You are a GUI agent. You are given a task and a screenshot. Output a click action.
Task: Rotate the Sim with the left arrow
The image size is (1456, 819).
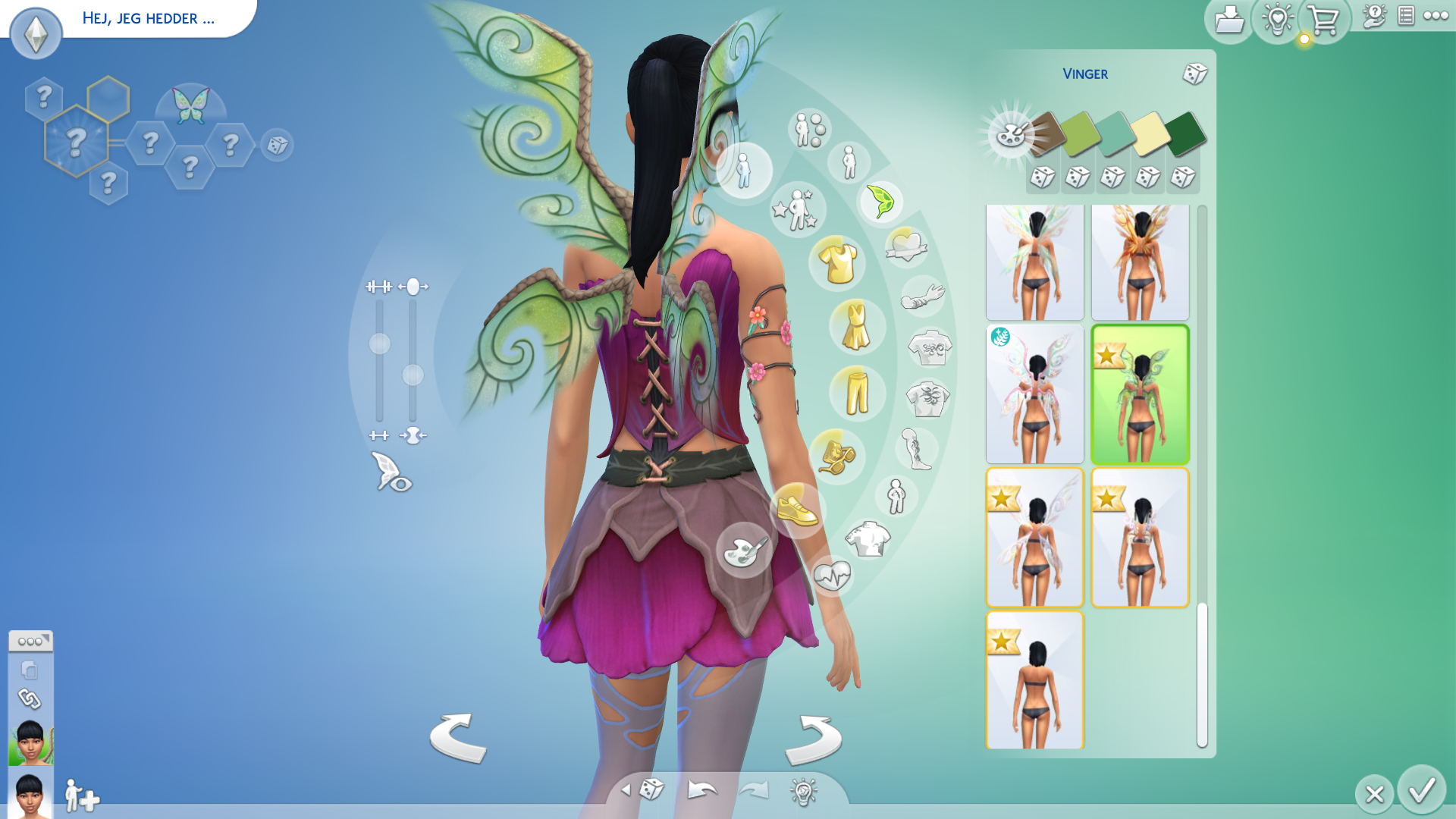458,738
